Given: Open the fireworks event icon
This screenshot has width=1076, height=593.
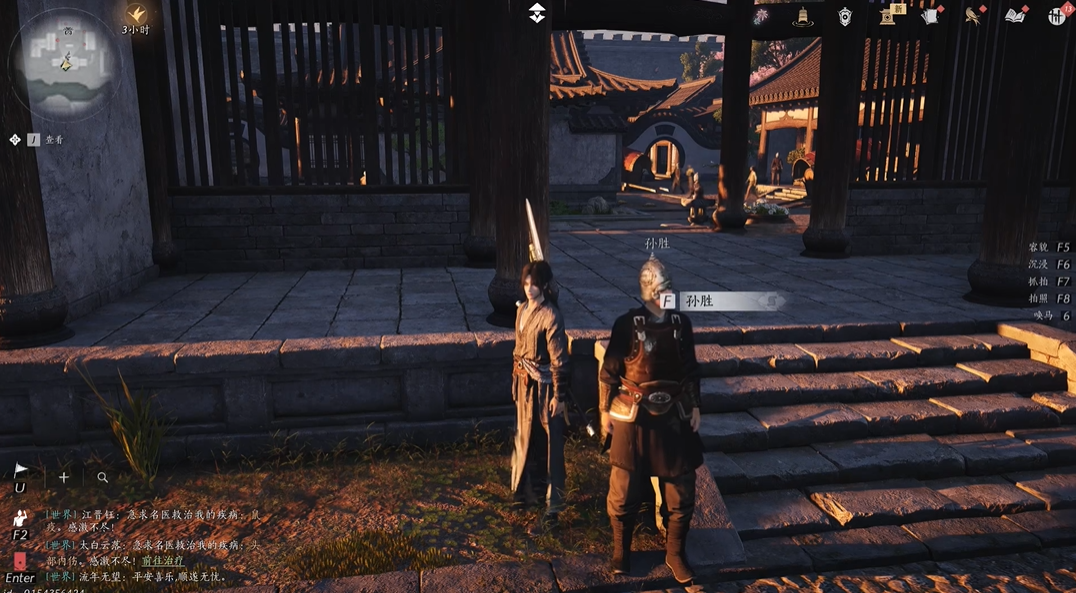Looking at the screenshot, I should (761, 16).
